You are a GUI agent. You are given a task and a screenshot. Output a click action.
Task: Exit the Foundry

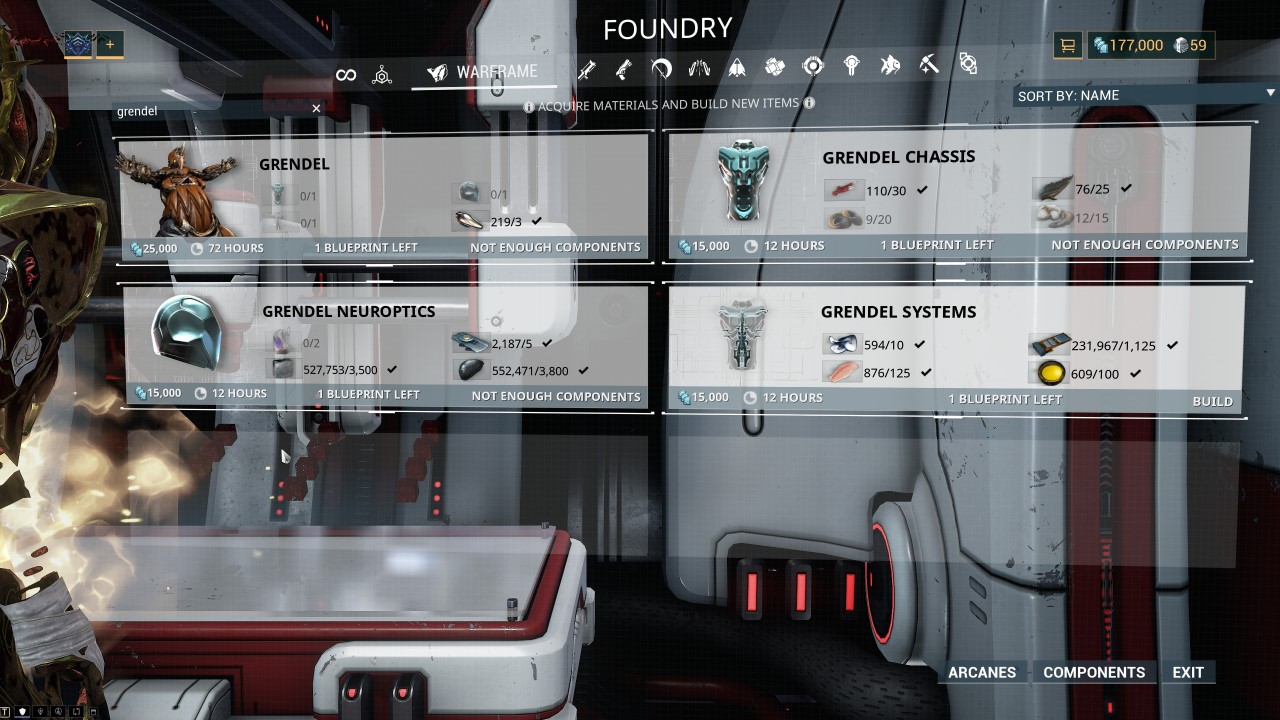tap(1188, 672)
